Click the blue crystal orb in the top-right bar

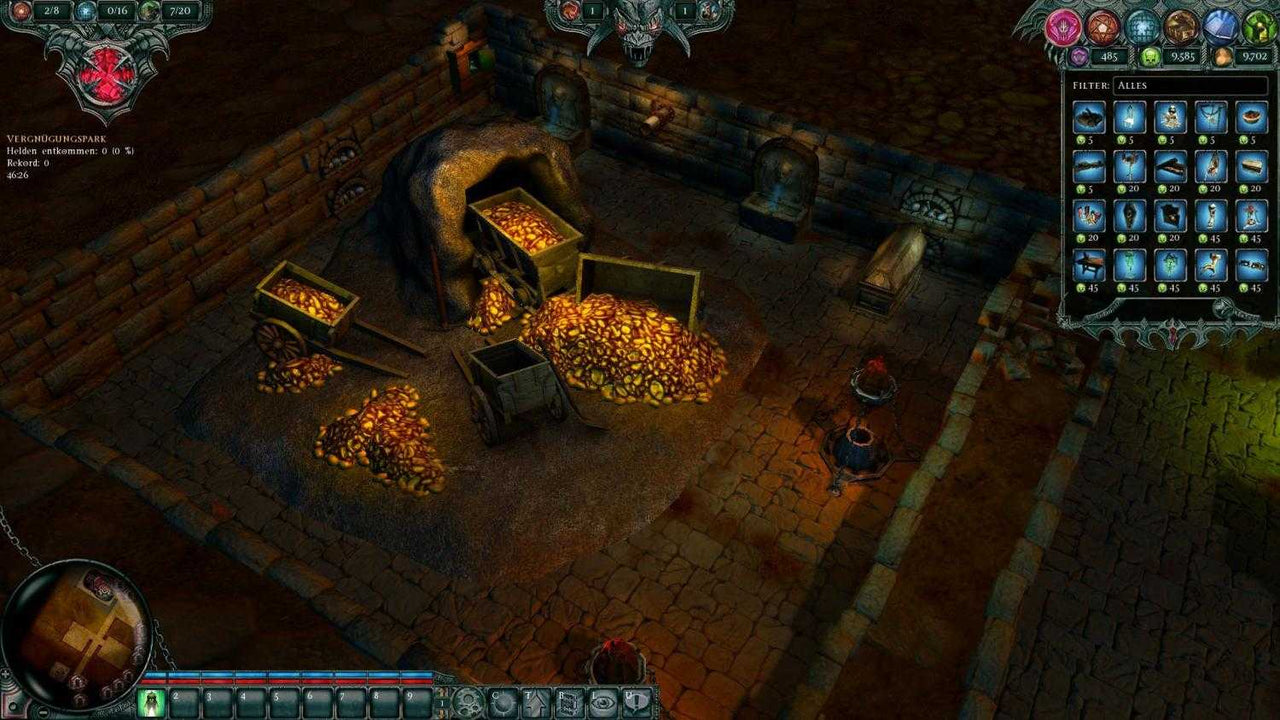pyautogui.click(x=1141, y=27)
